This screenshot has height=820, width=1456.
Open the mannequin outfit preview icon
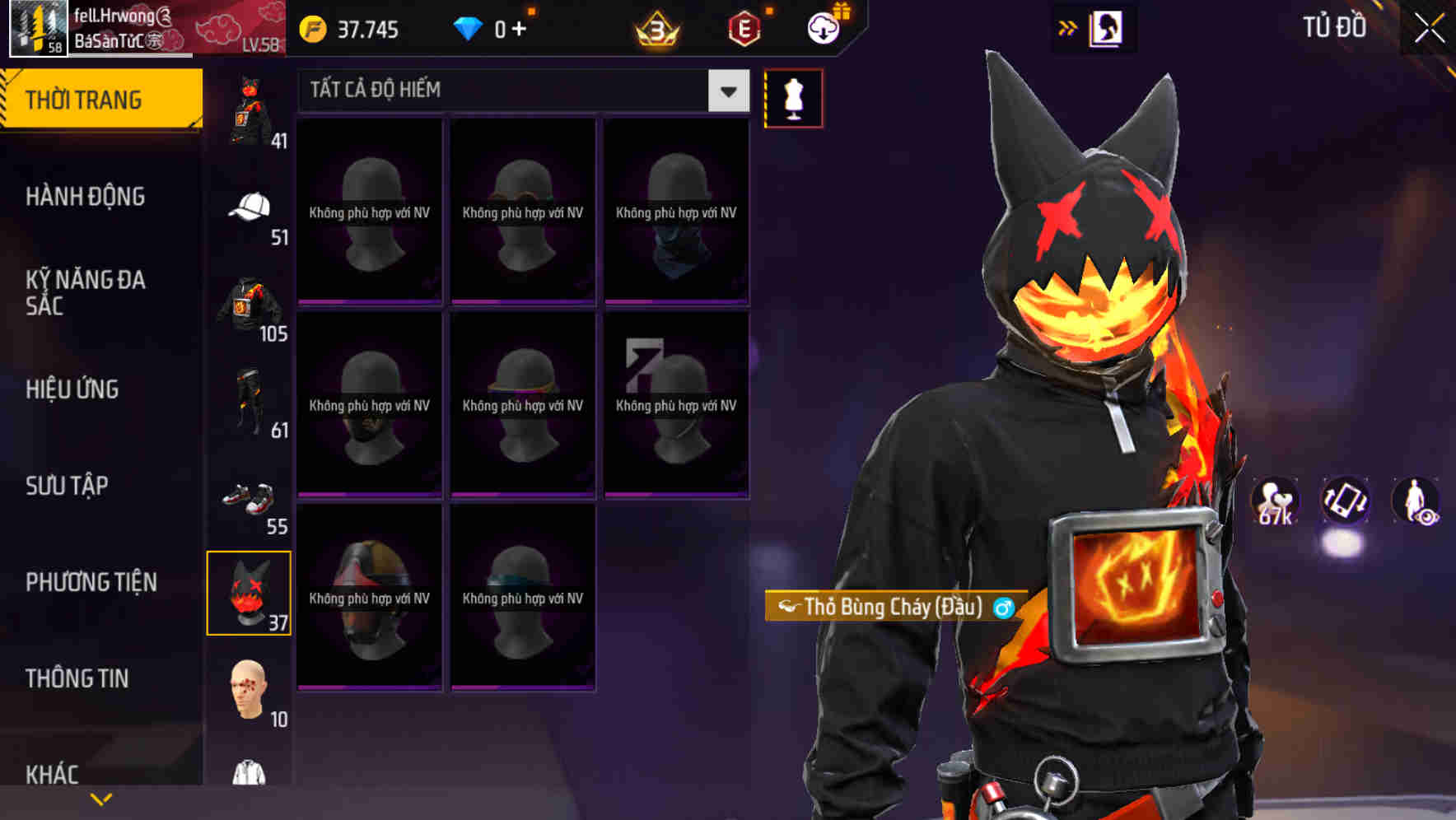(793, 98)
